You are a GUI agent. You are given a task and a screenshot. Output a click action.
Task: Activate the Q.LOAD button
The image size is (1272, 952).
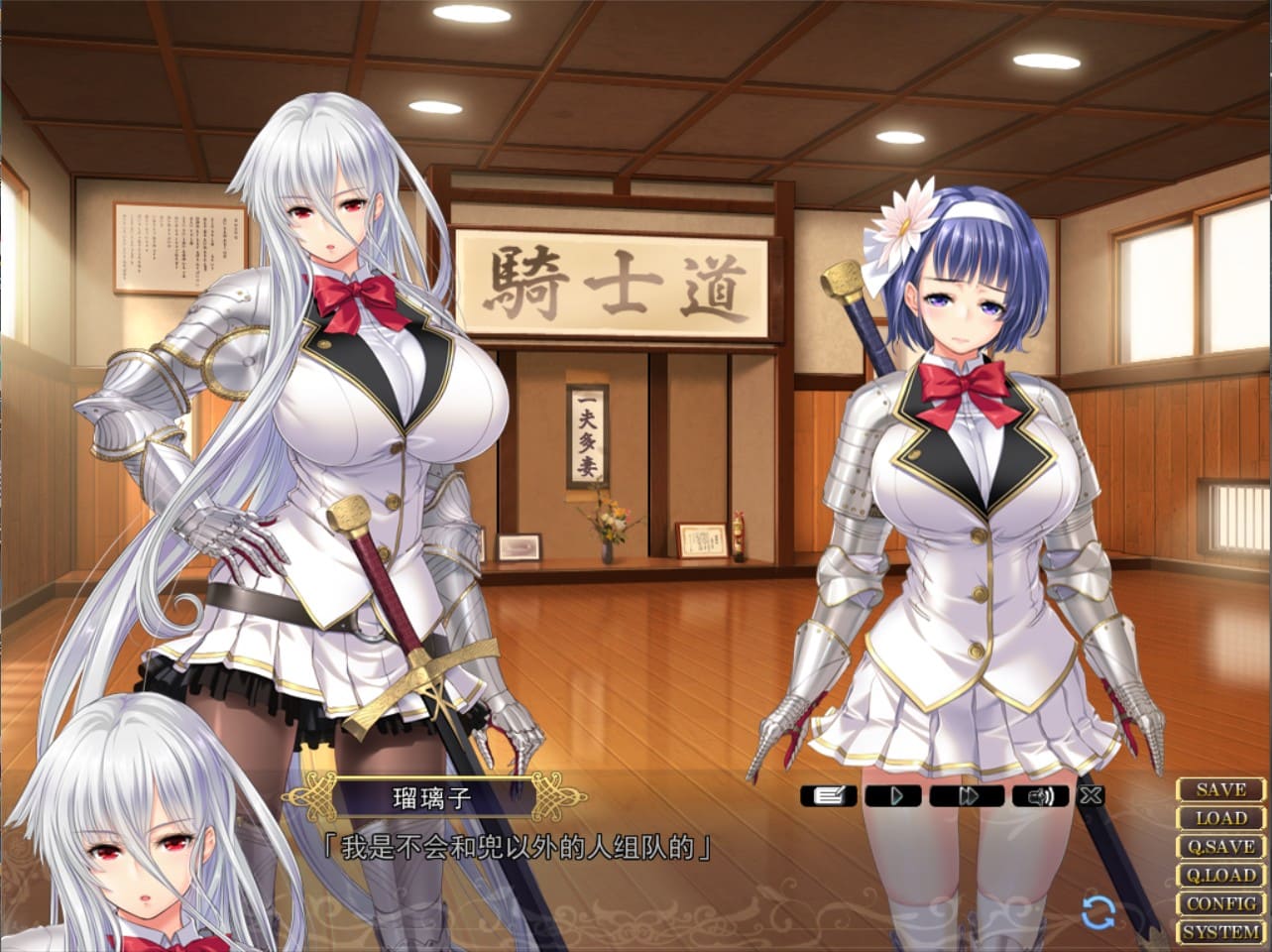[x=1220, y=876]
